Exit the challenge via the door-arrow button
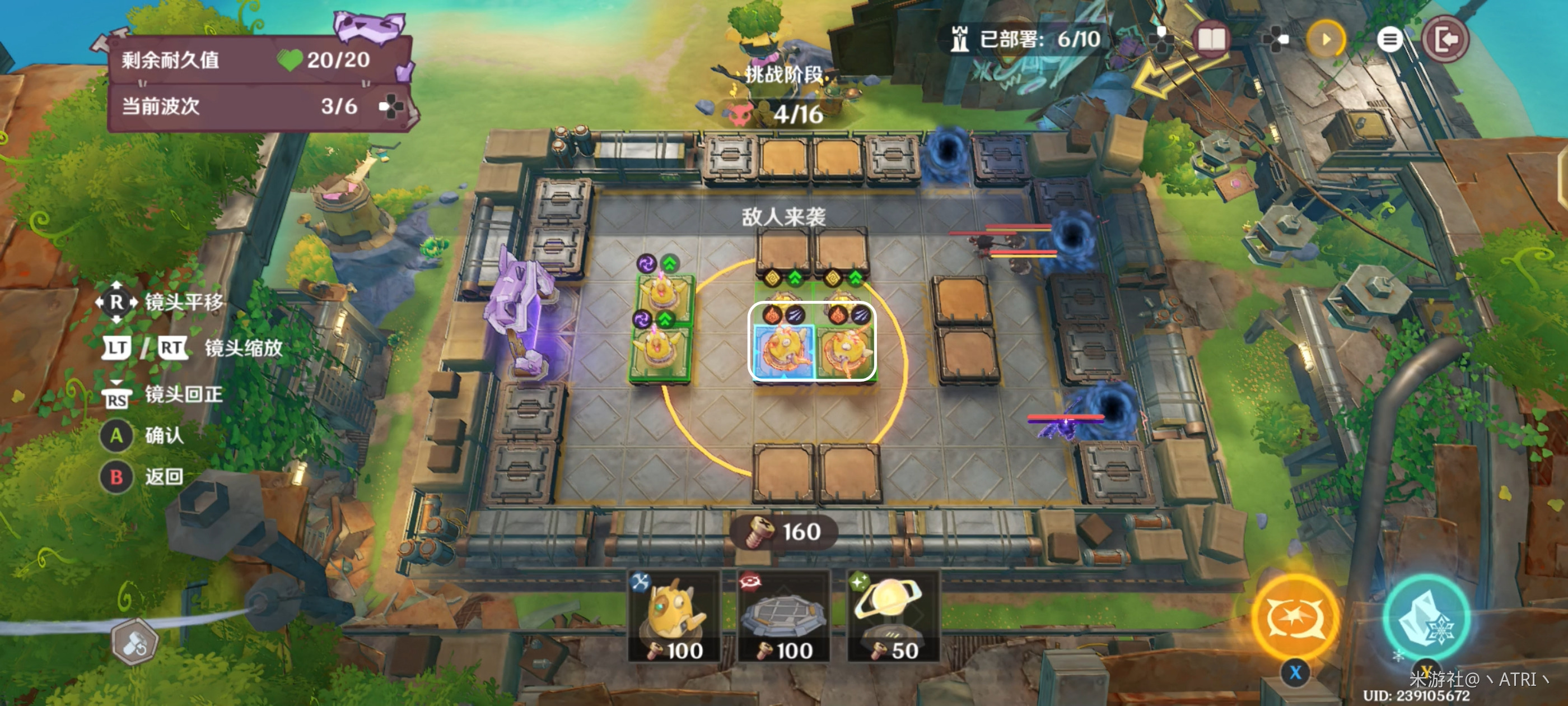Image resolution: width=1568 pixels, height=706 pixels. [x=1445, y=40]
